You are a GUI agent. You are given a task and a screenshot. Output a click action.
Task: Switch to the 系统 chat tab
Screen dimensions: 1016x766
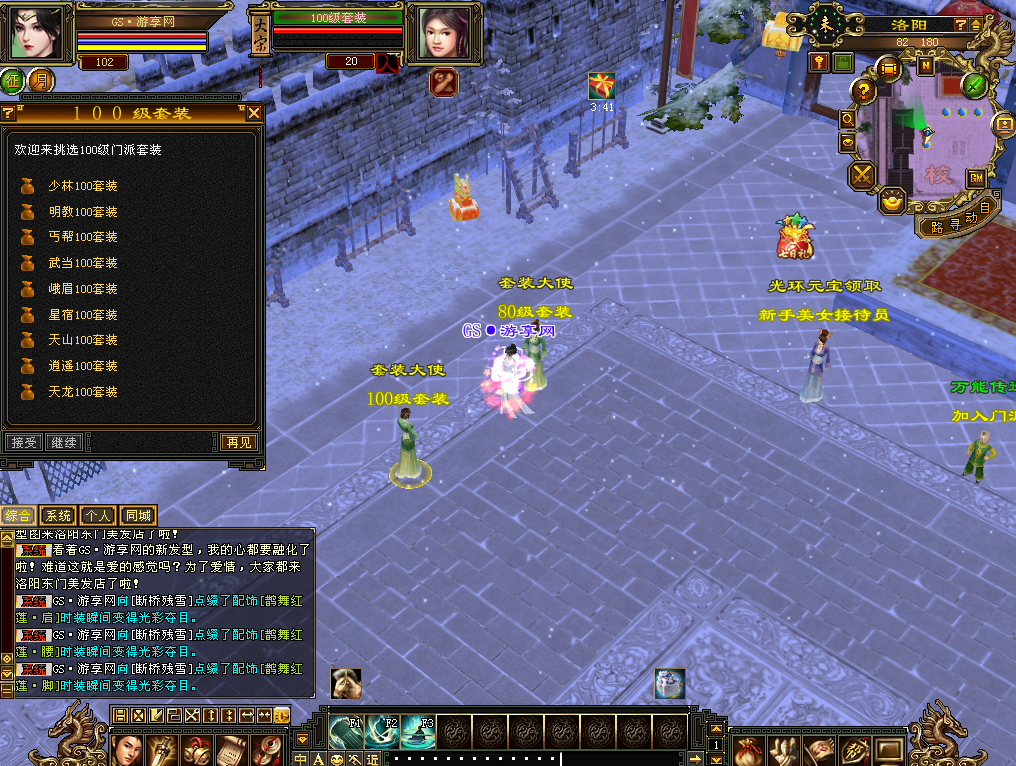click(x=59, y=516)
